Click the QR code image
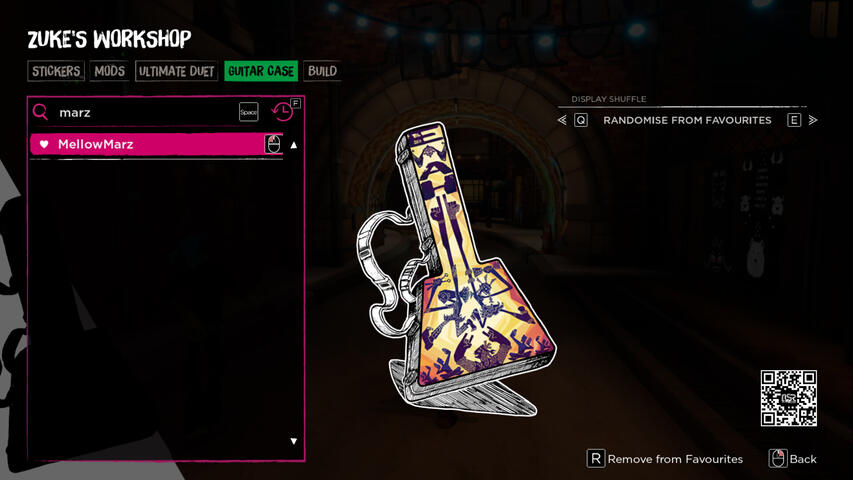853x480 pixels. coord(789,398)
